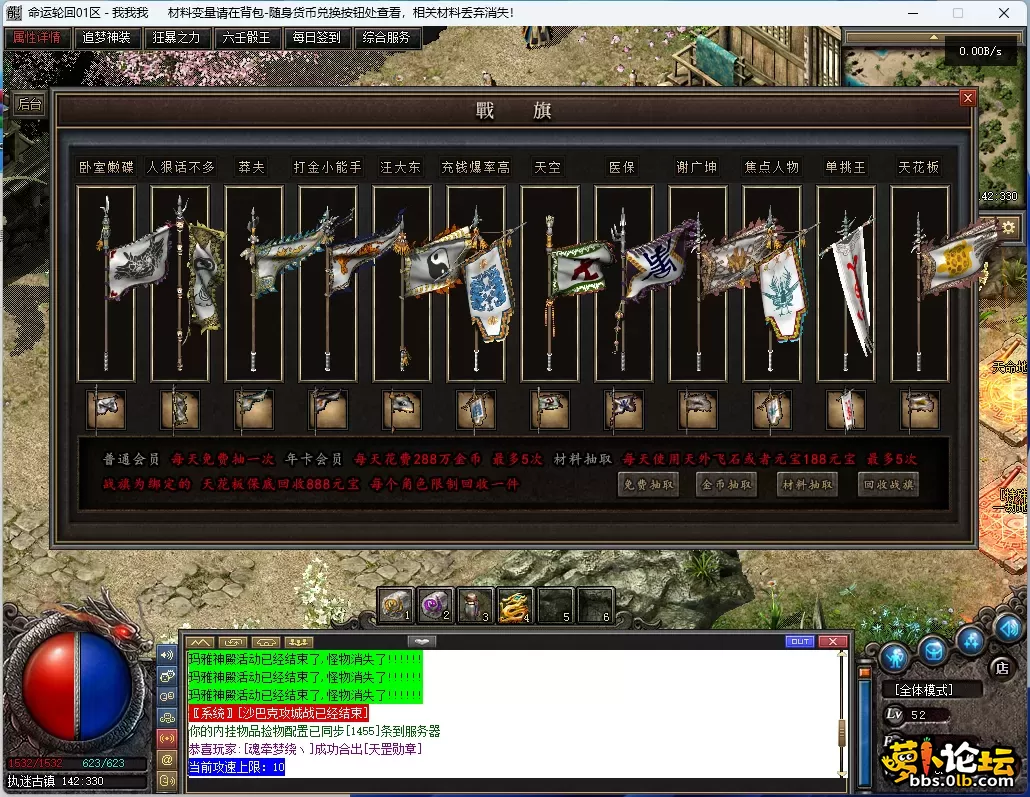Open the 店 shop button
This screenshot has height=797, width=1030.
[x=1002, y=667]
